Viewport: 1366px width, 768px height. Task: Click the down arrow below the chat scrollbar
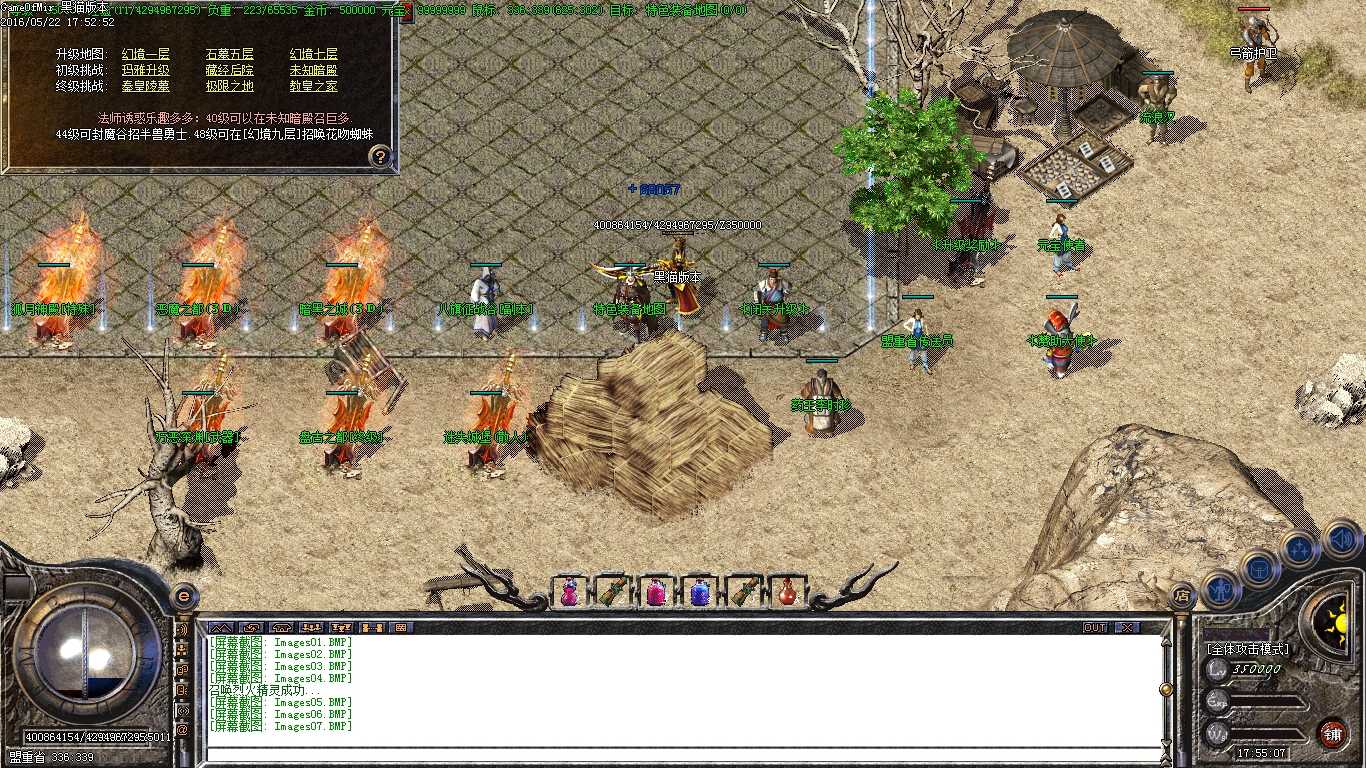pyautogui.click(x=1166, y=743)
